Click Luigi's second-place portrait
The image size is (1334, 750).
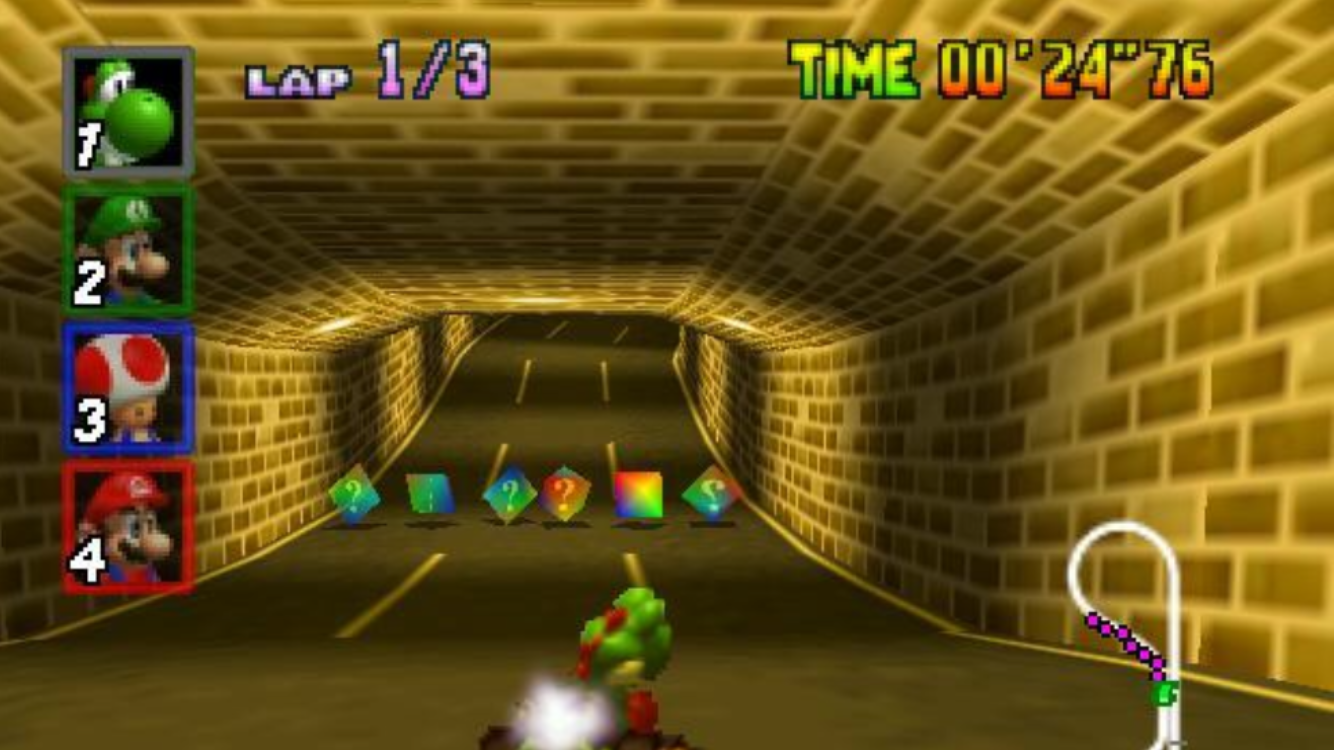(128, 250)
